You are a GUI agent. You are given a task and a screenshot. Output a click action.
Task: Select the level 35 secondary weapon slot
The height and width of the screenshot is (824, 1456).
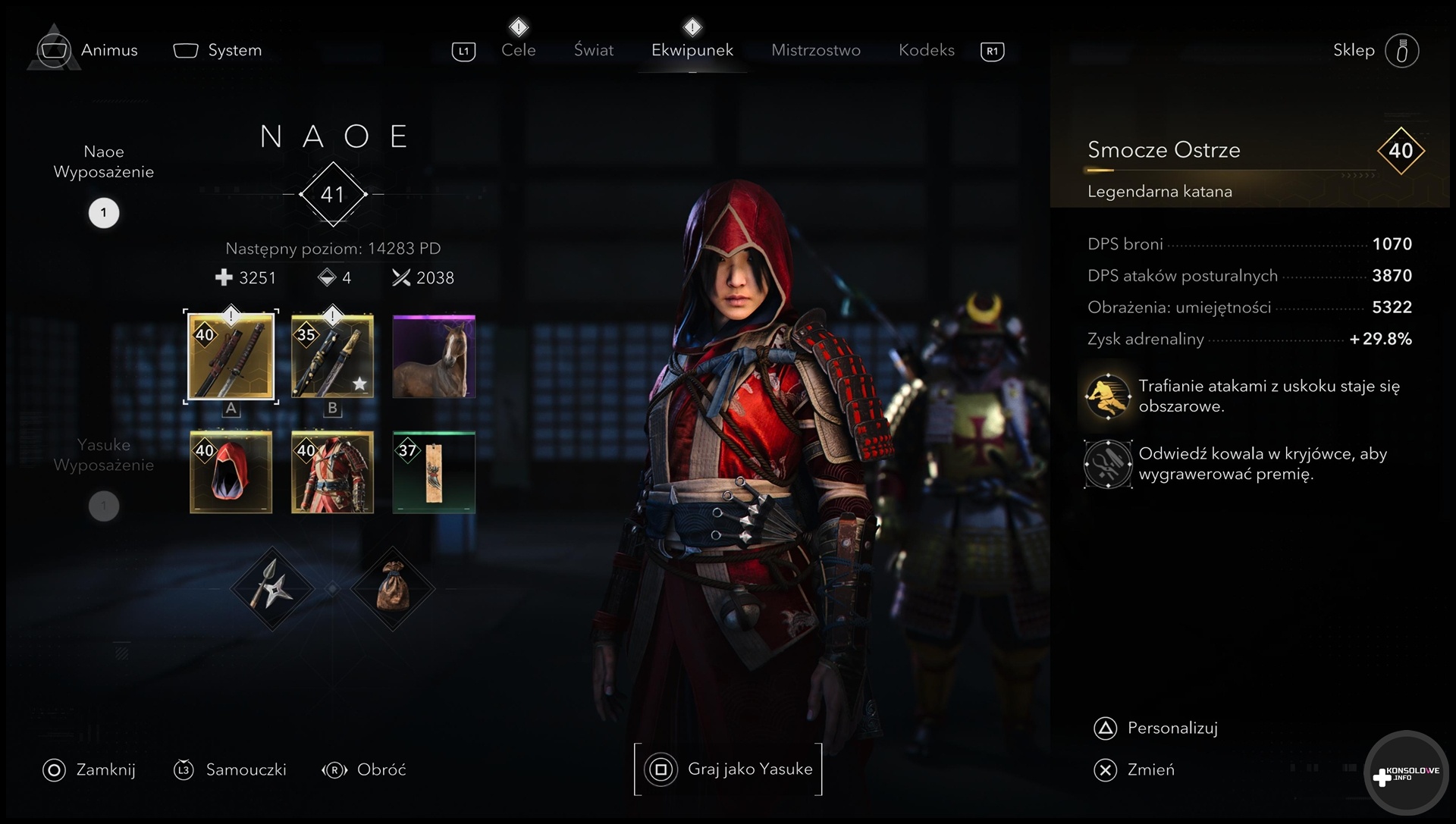(332, 356)
